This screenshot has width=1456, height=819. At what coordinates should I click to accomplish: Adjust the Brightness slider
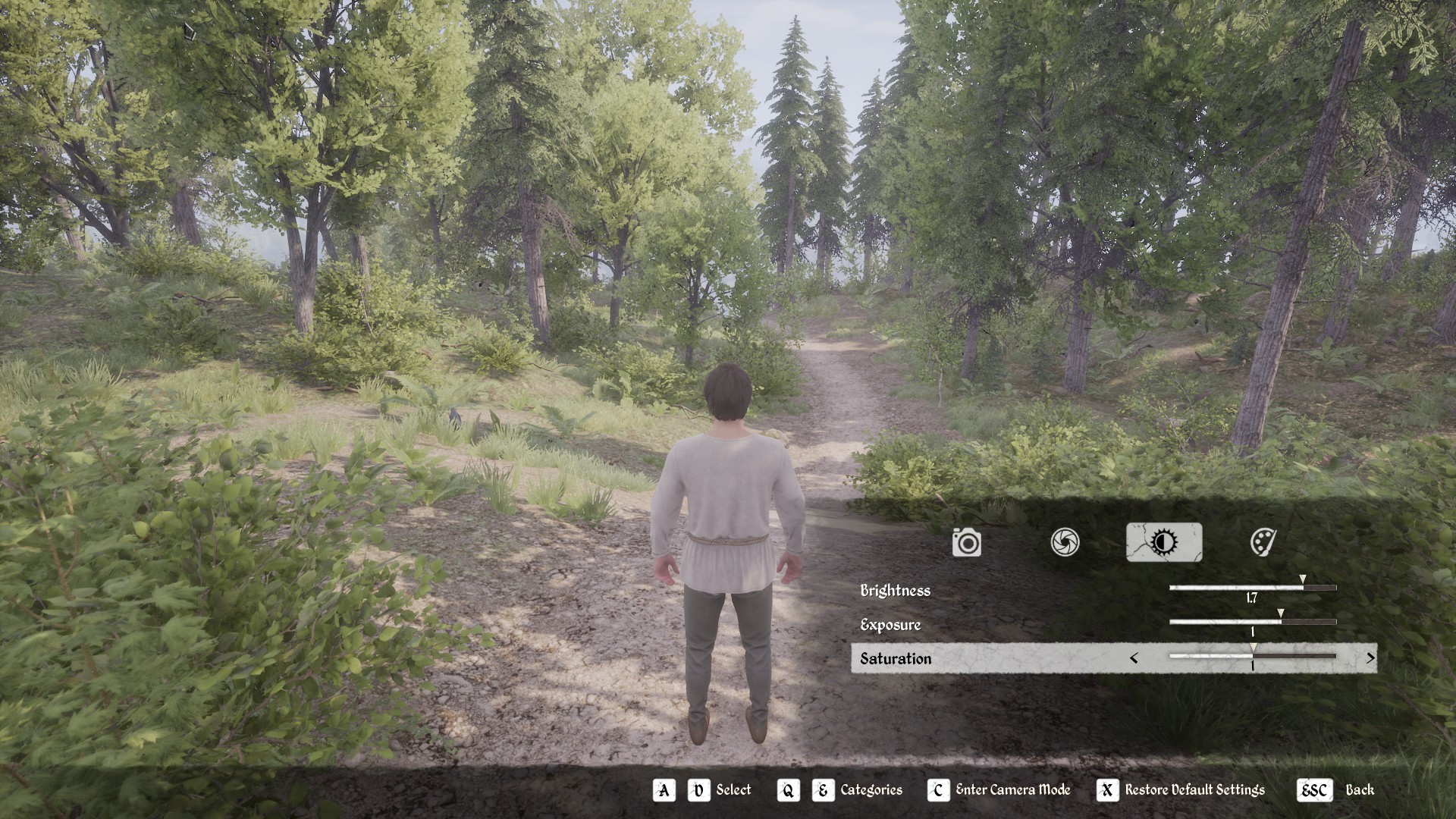tap(1252, 588)
